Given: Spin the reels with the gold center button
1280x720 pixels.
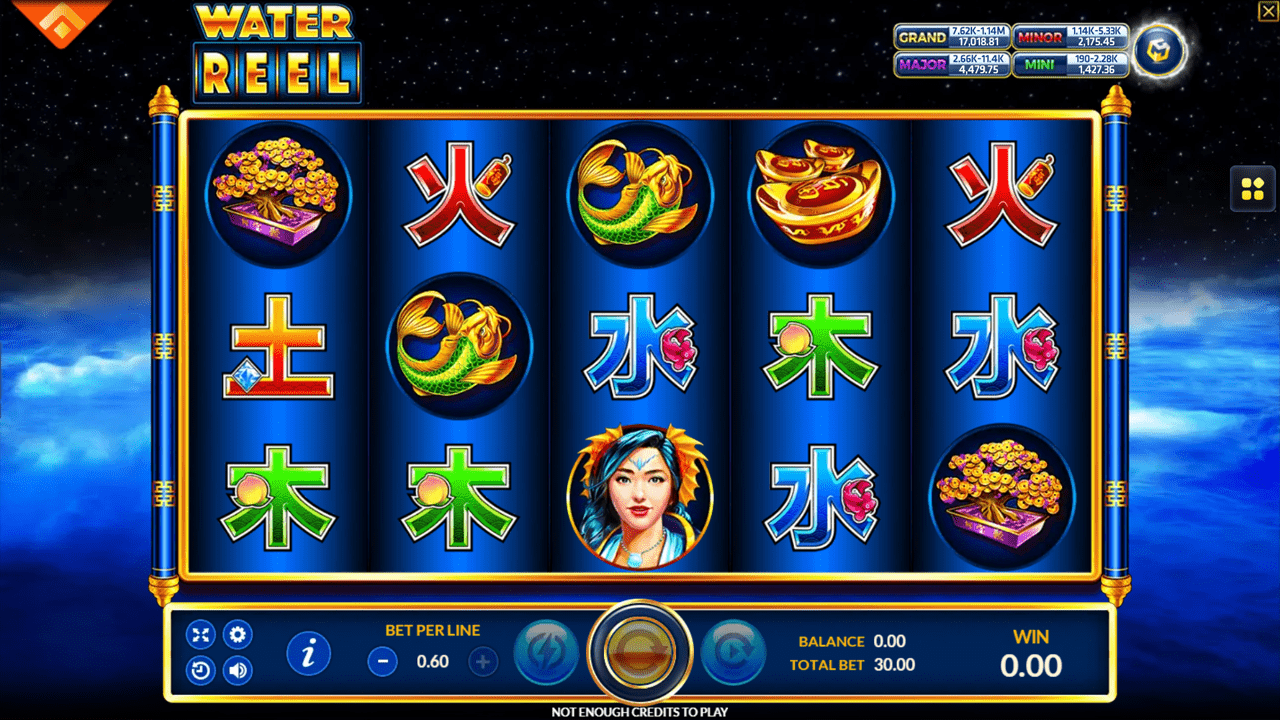Looking at the screenshot, I should tap(639, 652).
